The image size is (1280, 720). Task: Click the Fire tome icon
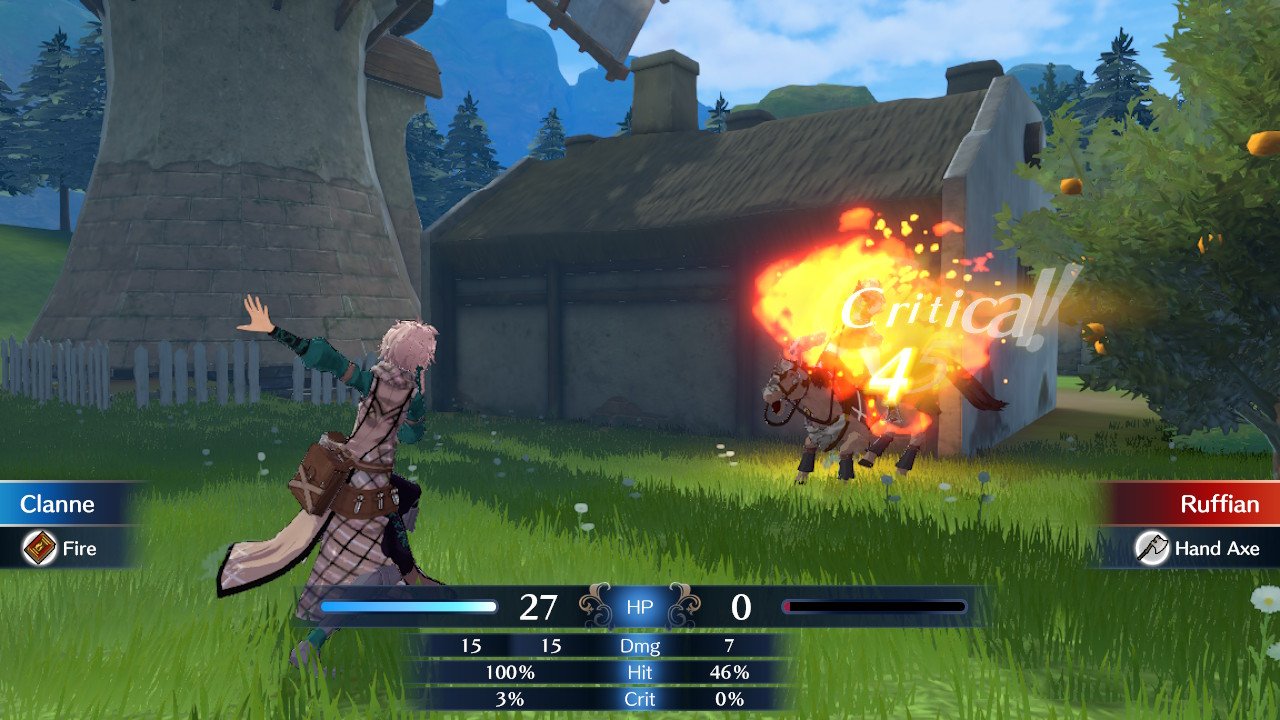[x=40, y=548]
